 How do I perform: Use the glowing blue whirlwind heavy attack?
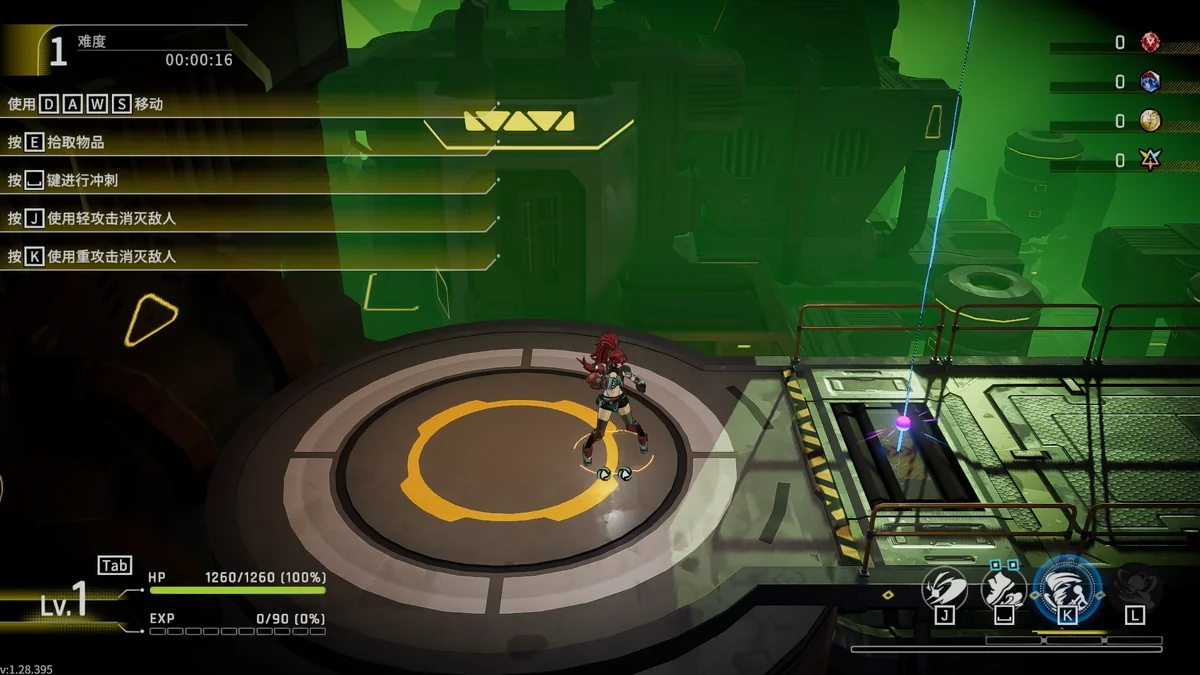coord(1067,586)
